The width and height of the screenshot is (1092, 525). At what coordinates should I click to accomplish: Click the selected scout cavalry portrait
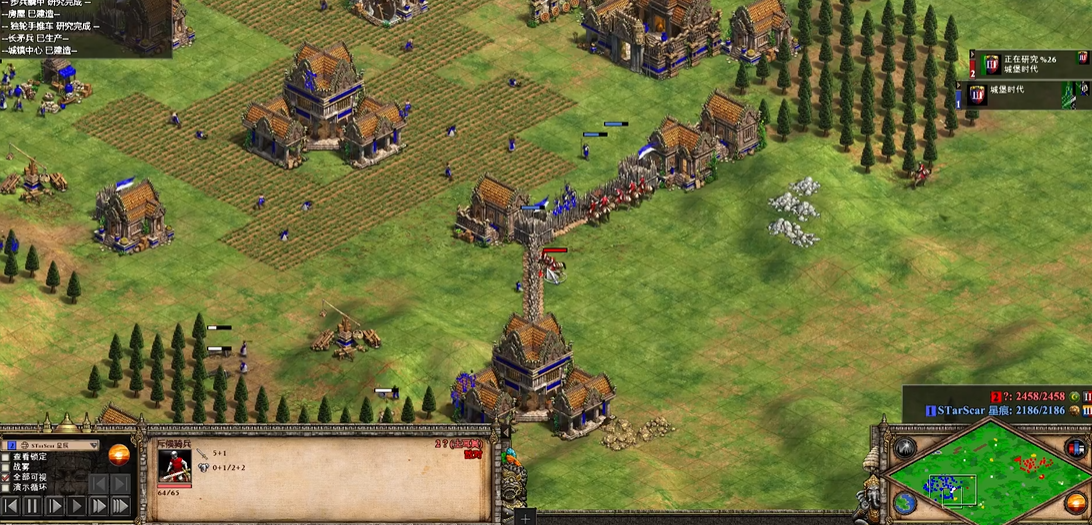pyautogui.click(x=174, y=467)
